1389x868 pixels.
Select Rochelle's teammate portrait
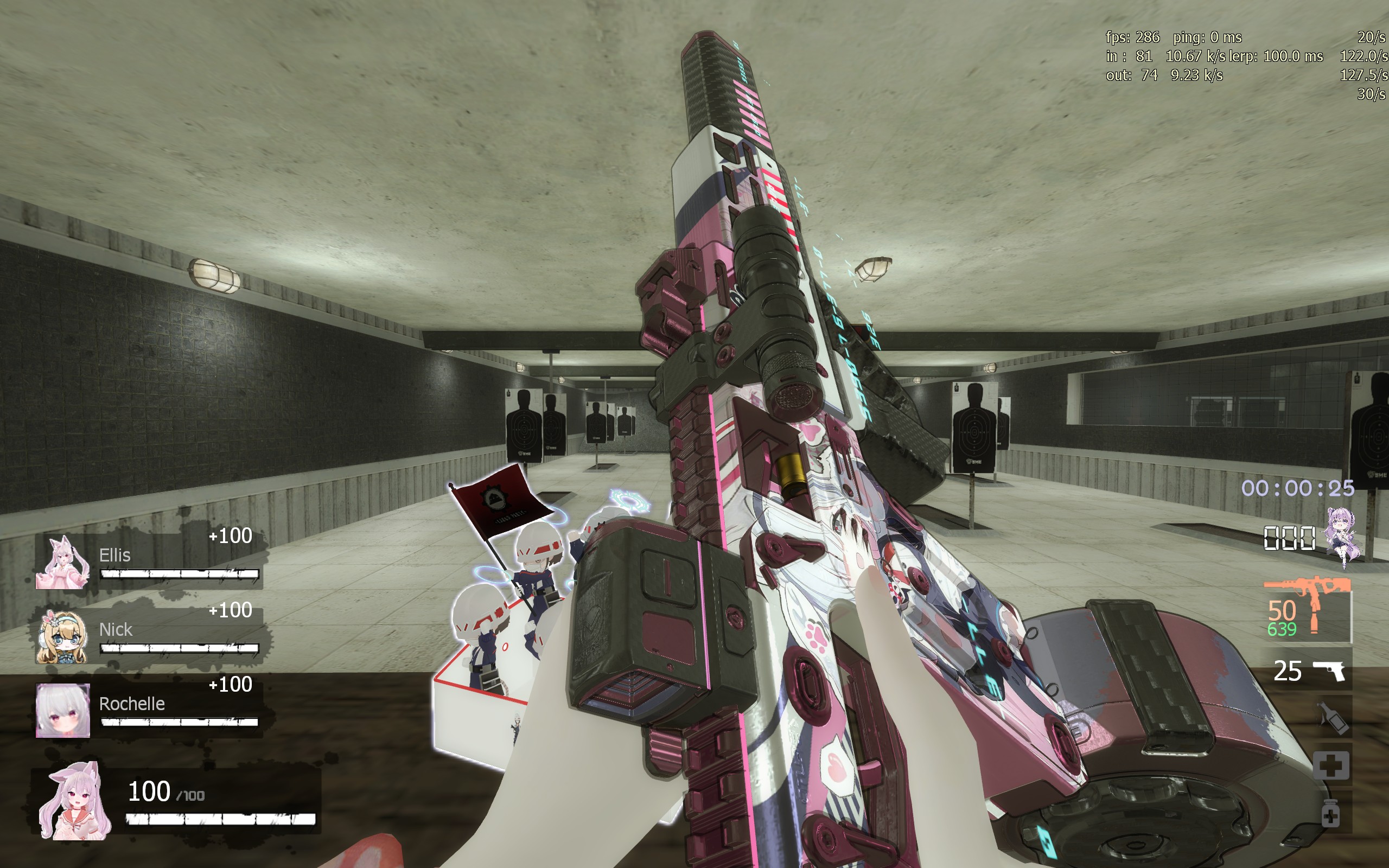62,710
